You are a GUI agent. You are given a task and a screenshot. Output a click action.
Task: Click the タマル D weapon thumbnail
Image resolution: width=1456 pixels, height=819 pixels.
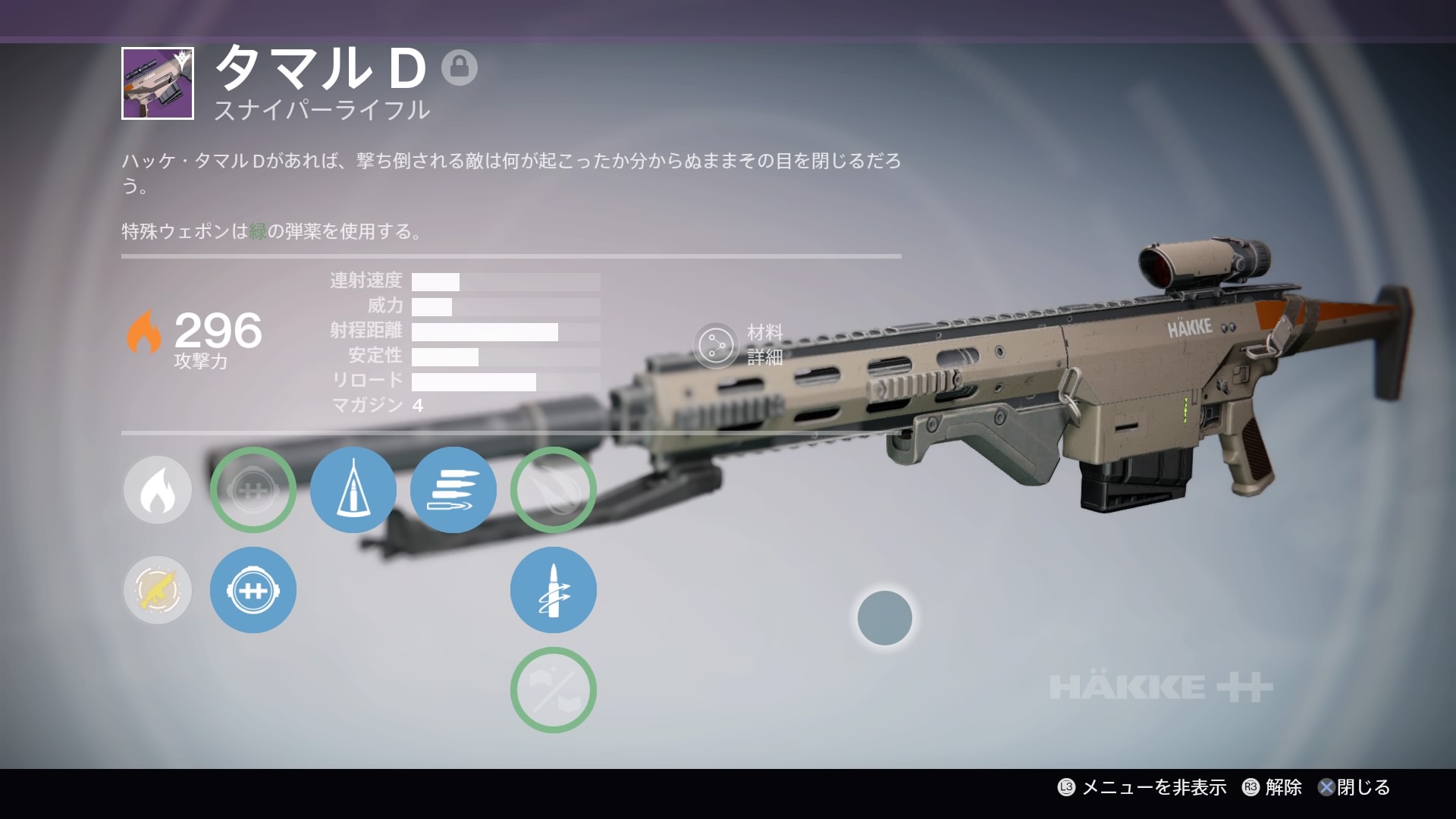point(158,83)
